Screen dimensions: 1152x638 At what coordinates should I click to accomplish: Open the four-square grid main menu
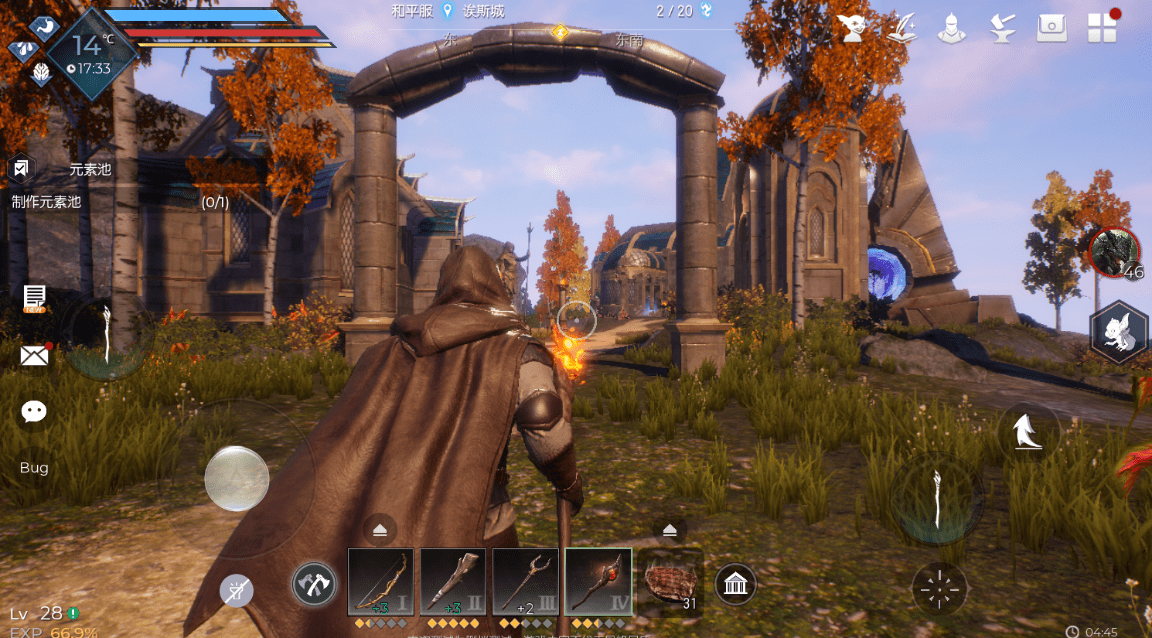pyautogui.click(x=1102, y=28)
